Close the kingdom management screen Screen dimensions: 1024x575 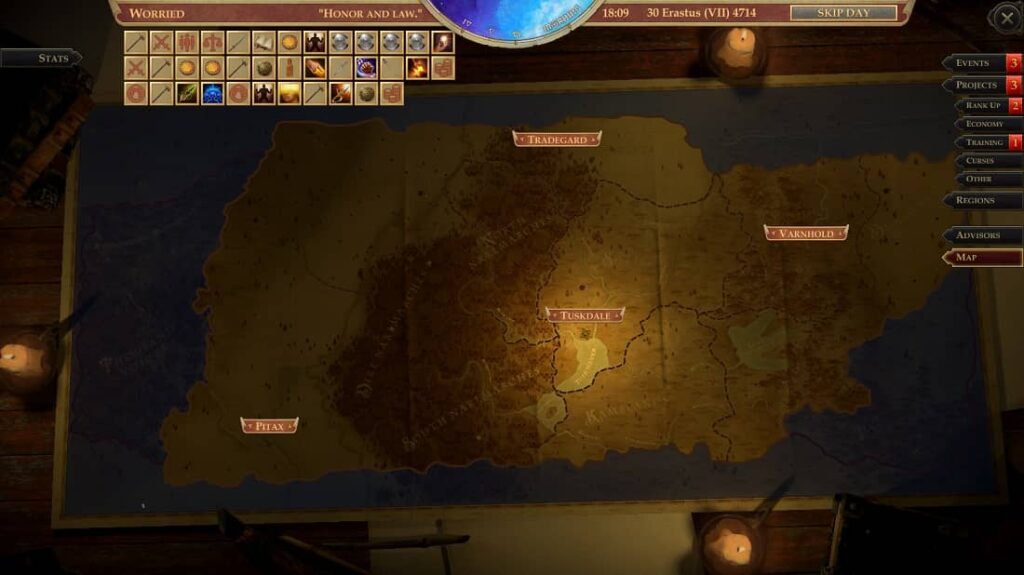click(1004, 17)
